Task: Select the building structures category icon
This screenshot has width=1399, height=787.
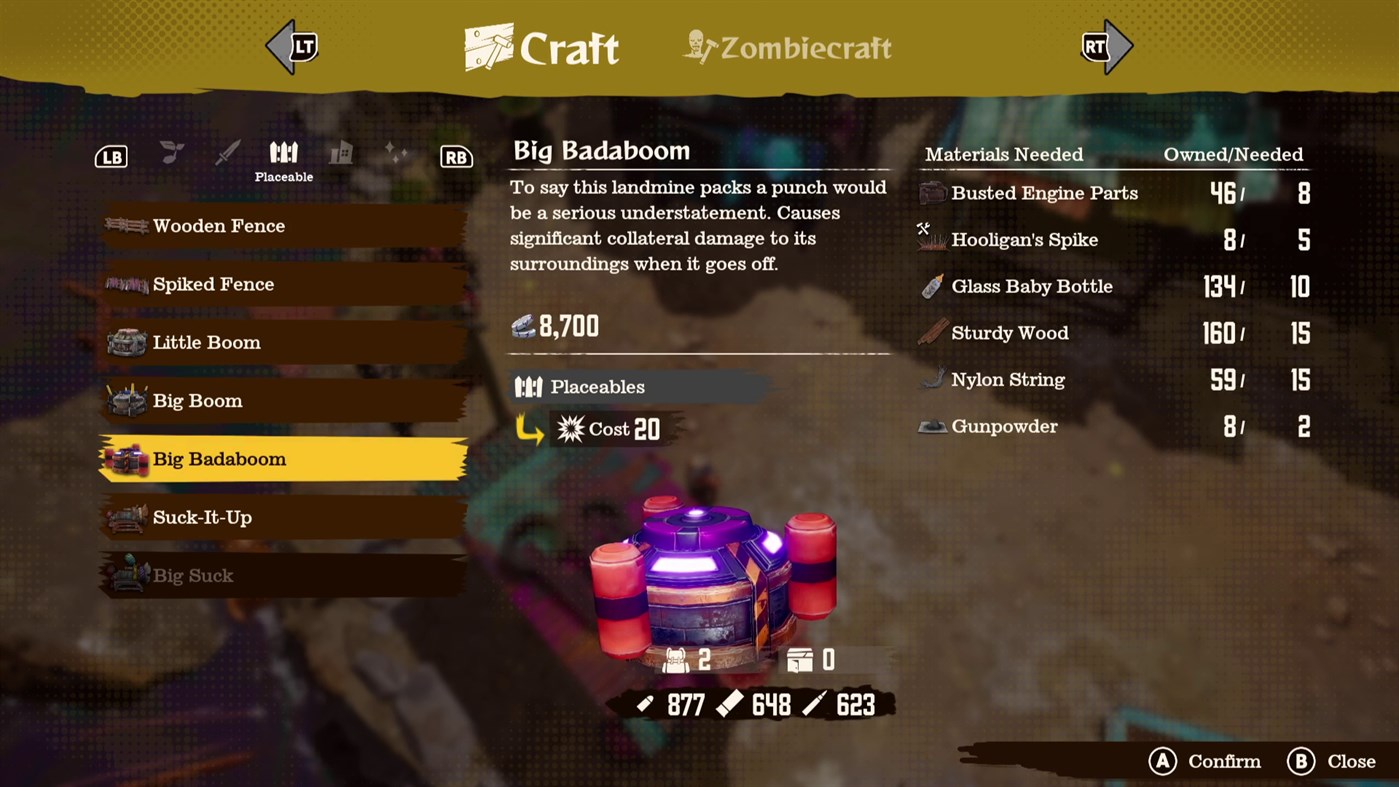Action: (x=340, y=153)
